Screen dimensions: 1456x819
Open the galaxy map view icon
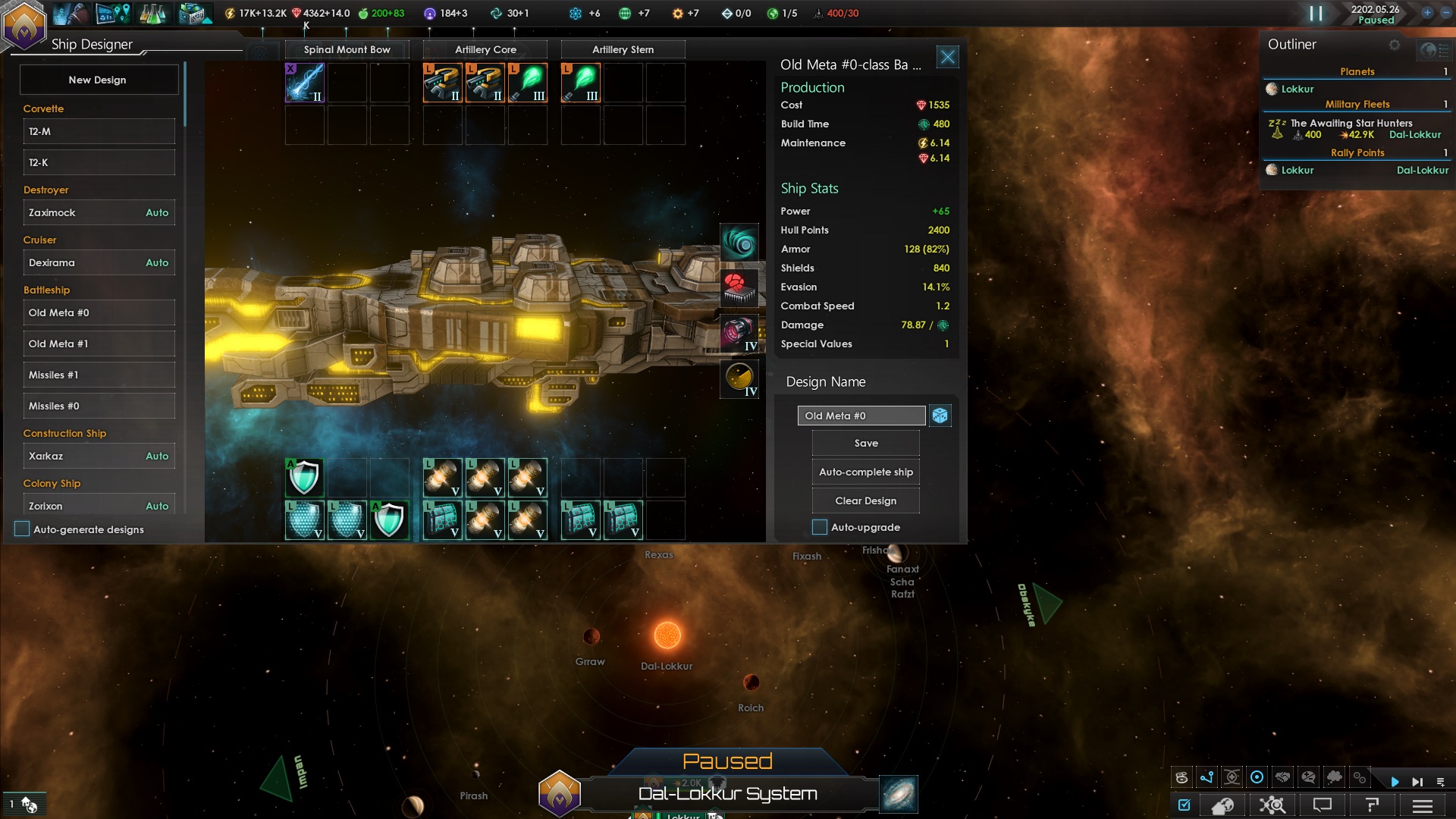pyautogui.click(x=899, y=794)
